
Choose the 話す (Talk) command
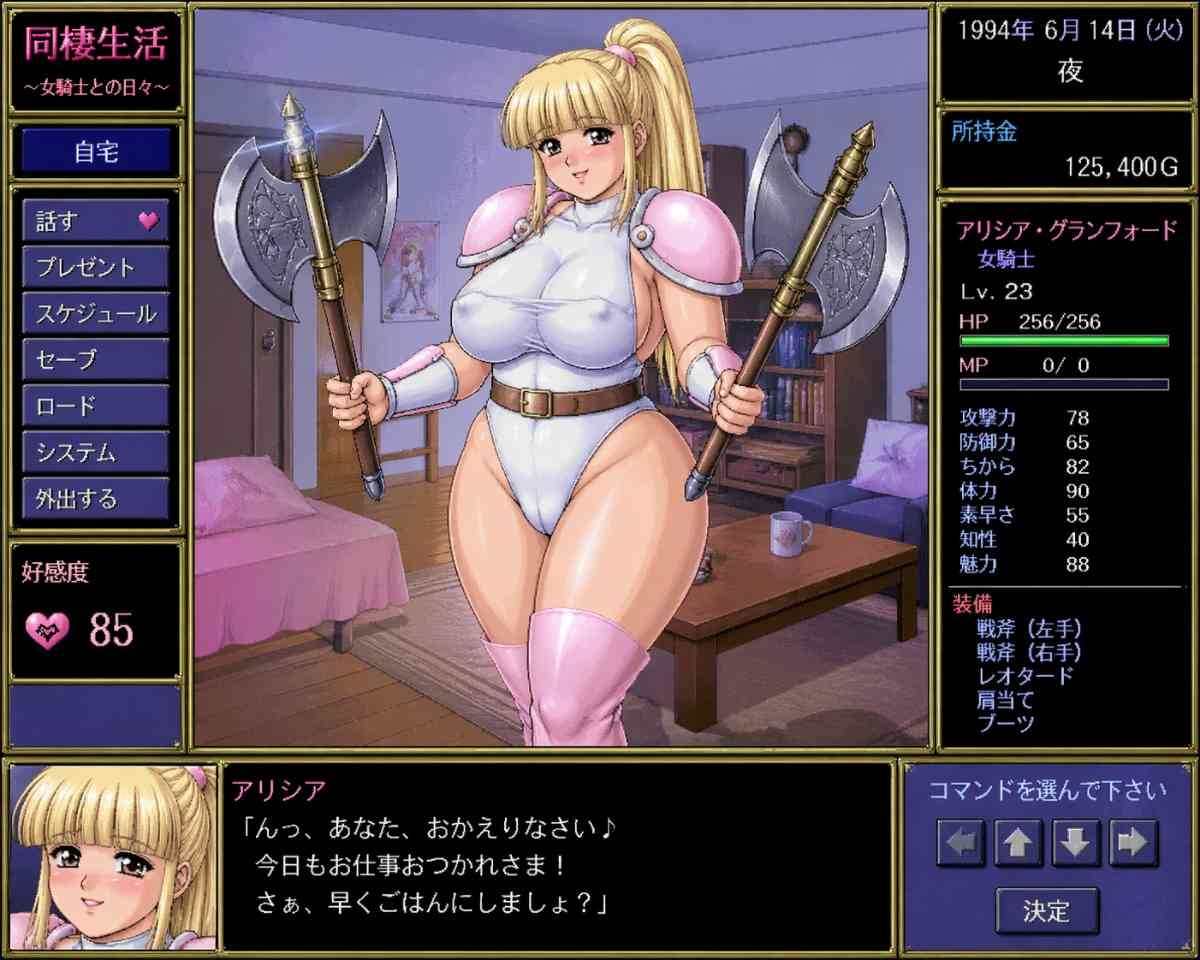pos(95,221)
